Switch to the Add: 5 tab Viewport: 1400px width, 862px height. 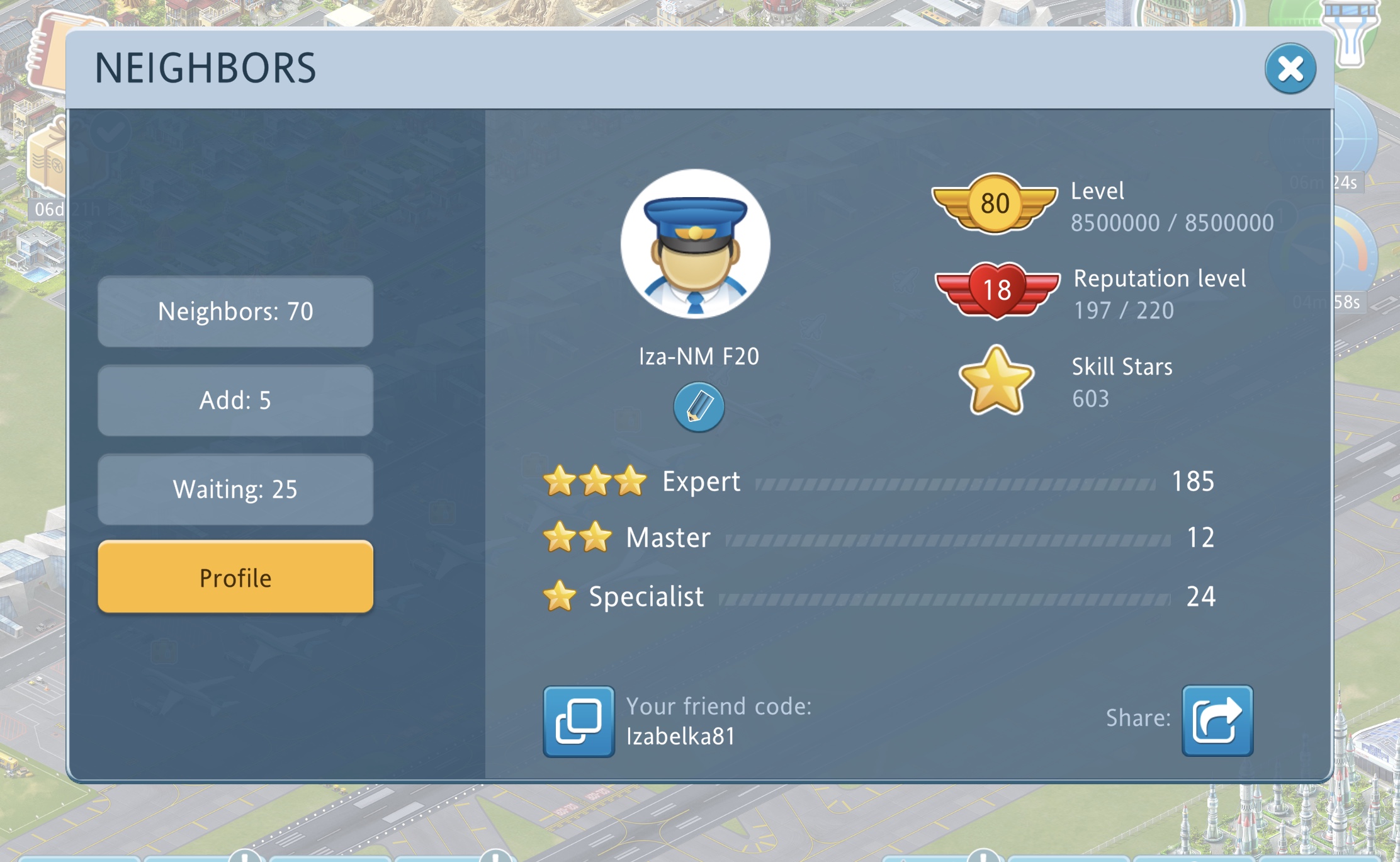click(x=235, y=400)
